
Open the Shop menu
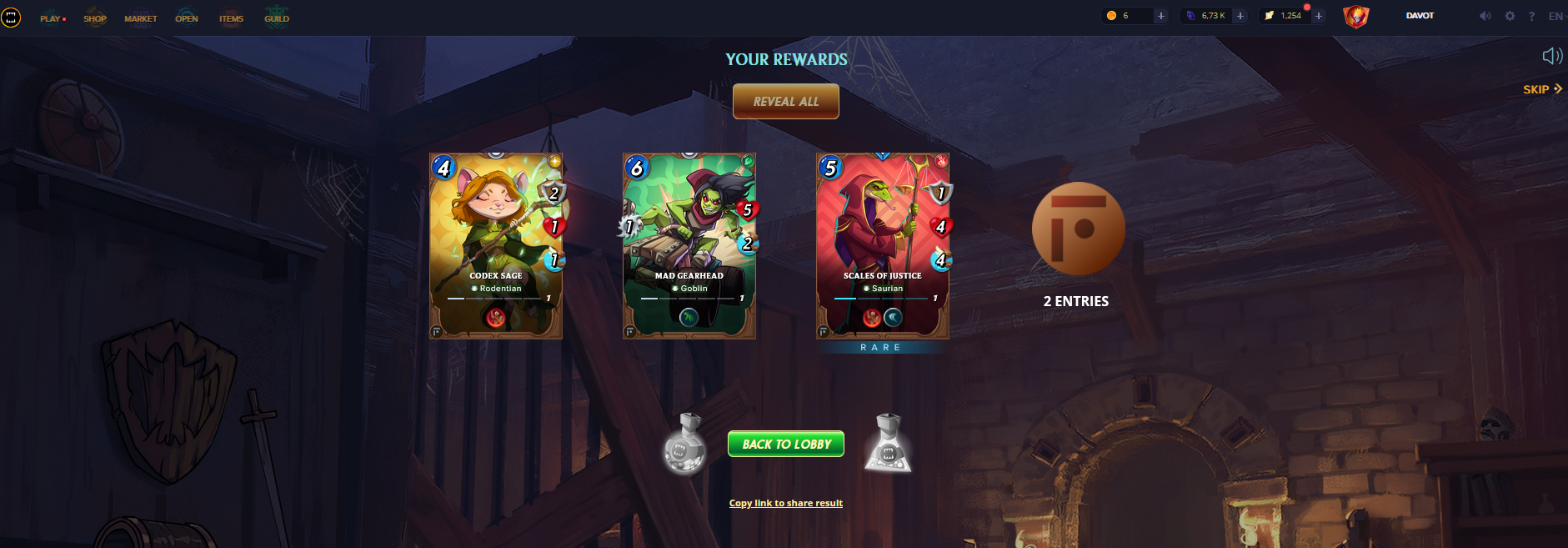click(x=95, y=18)
